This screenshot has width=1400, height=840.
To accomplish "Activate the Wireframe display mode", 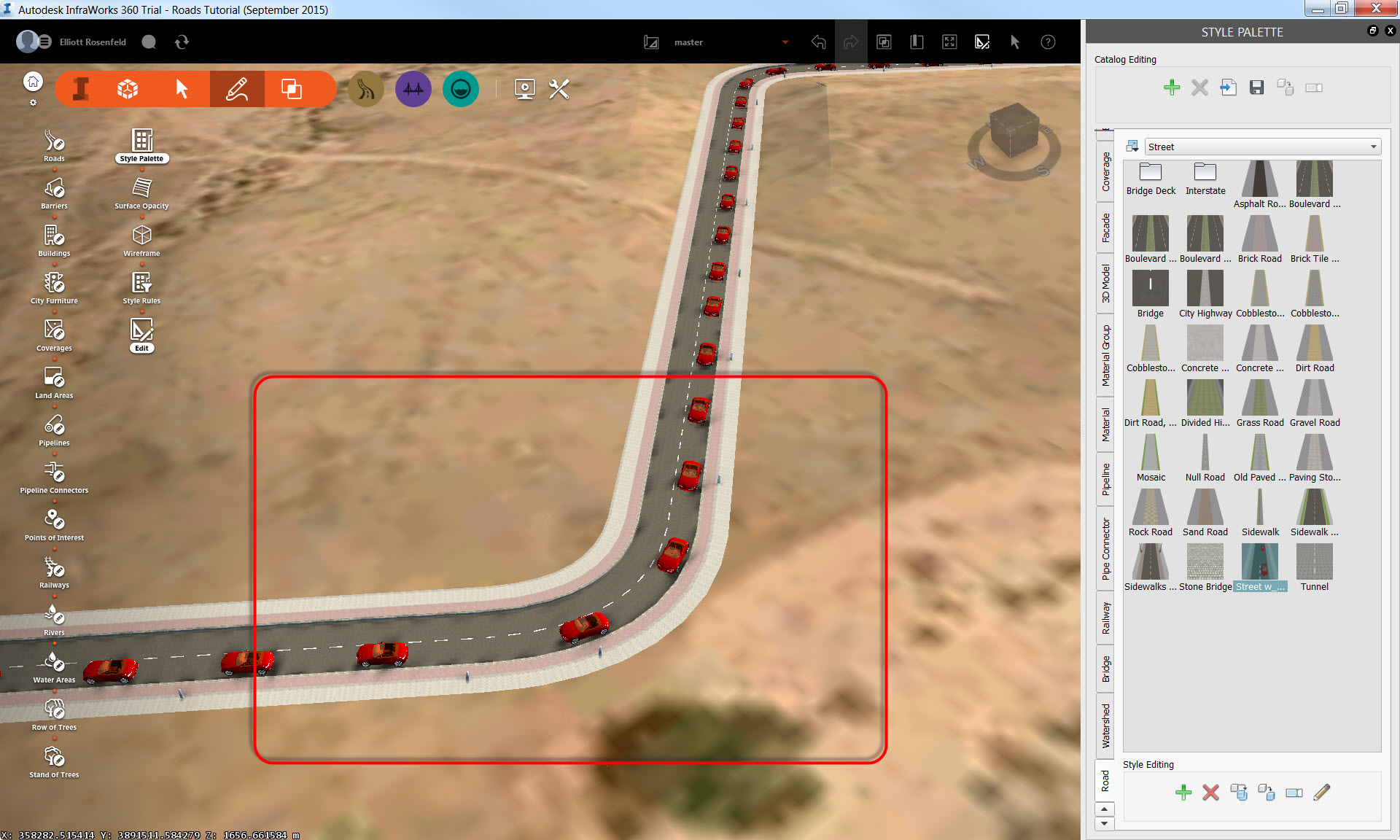I will pos(141,236).
